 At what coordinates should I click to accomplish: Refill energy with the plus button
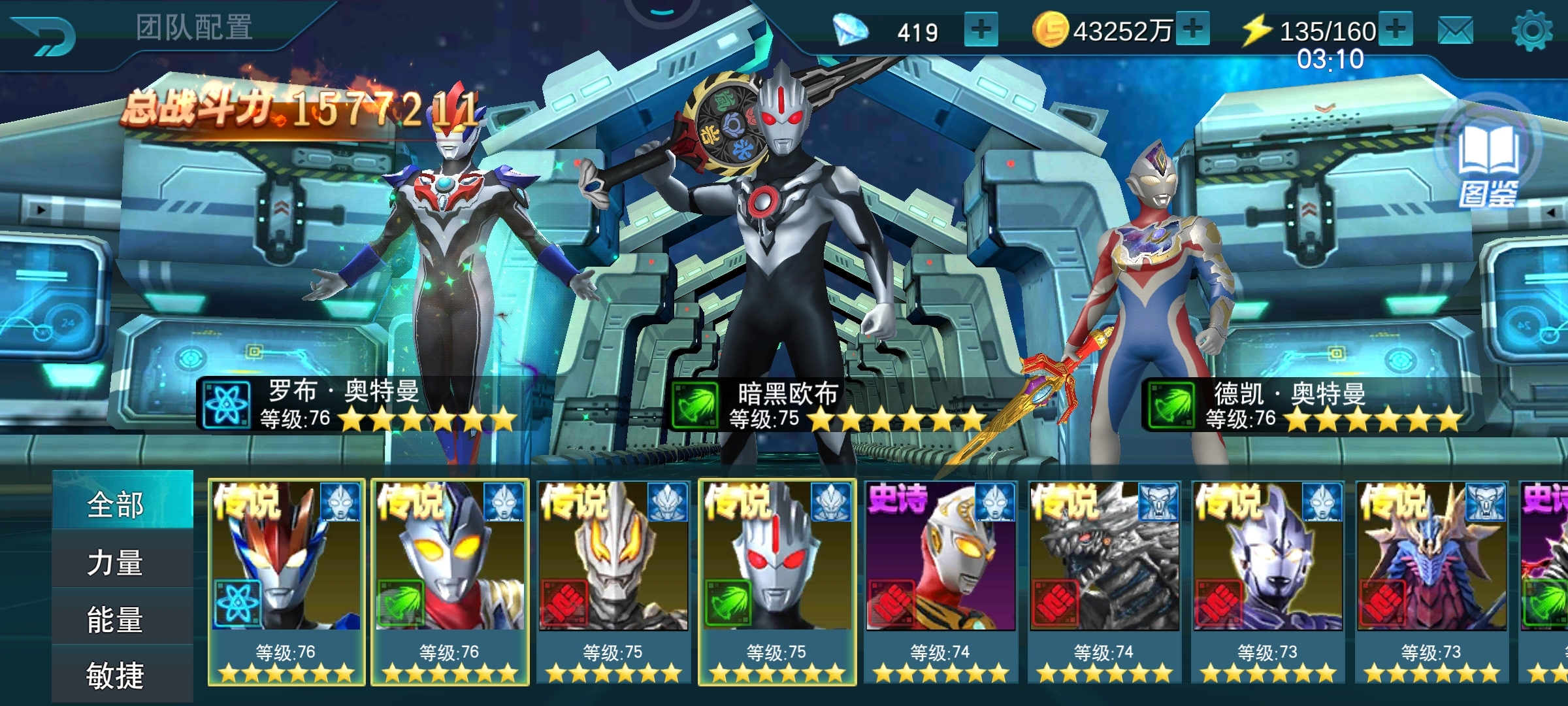(1396, 29)
